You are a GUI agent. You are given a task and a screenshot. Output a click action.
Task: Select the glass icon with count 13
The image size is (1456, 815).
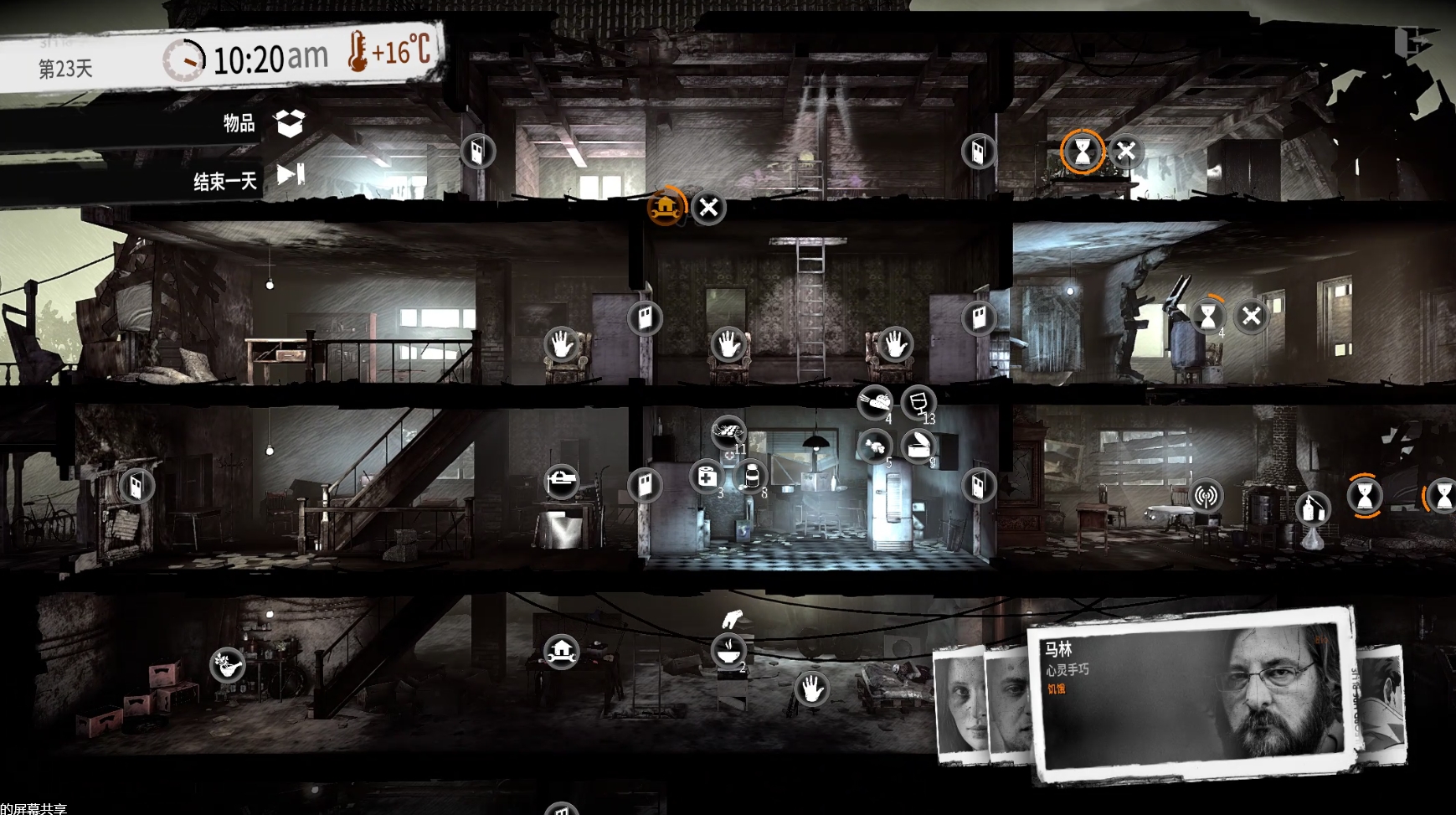pyautogui.click(x=918, y=402)
